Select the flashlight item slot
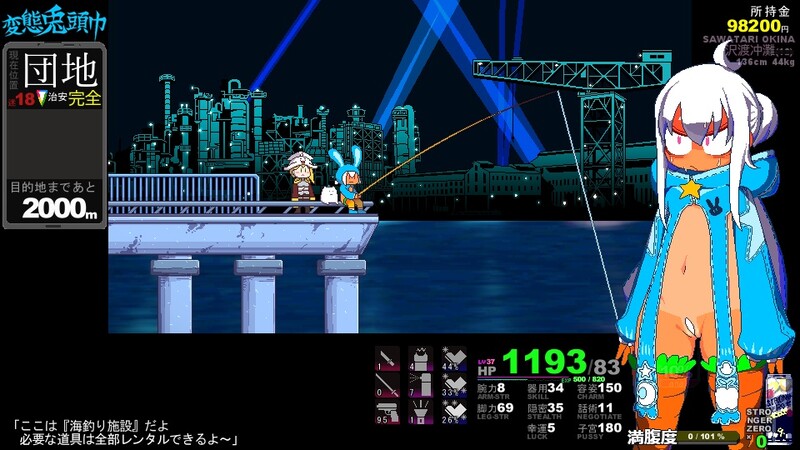Viewport: 800px width, 450px height. tap(421, 412)
